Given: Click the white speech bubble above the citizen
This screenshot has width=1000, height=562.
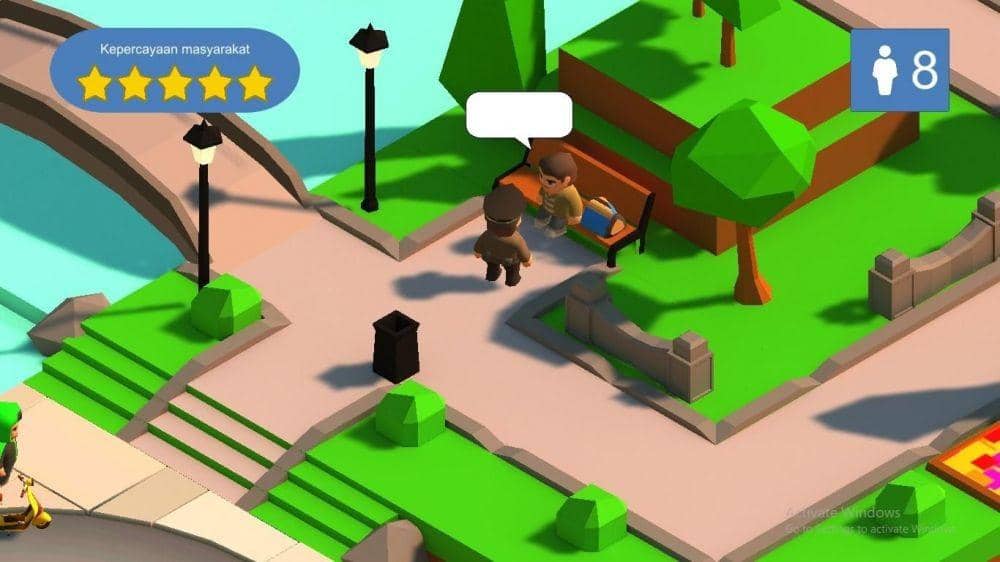Looking at the screenshot, I should coord(519,115).
